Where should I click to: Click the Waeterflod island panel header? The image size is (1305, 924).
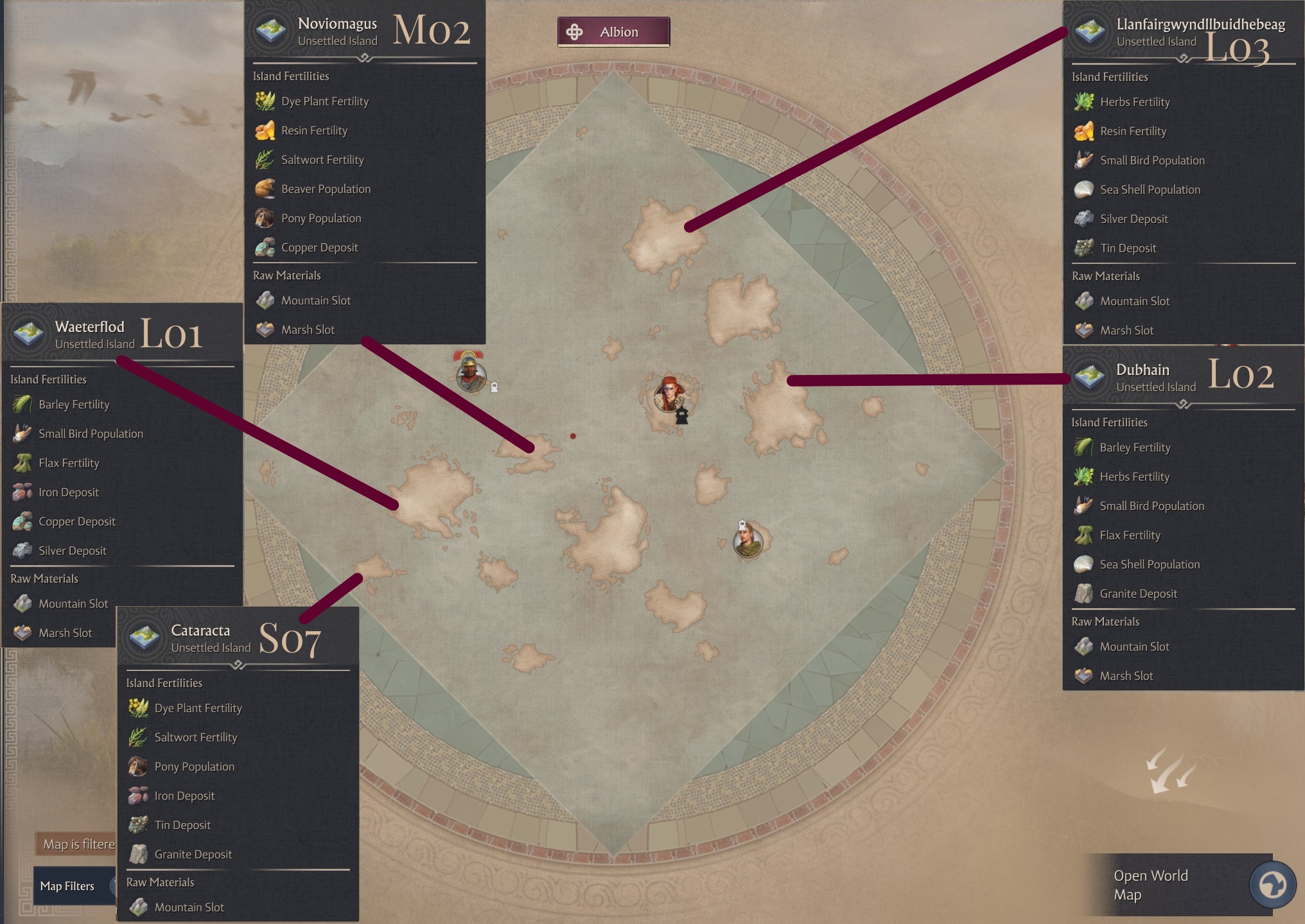tap(90, 334)
